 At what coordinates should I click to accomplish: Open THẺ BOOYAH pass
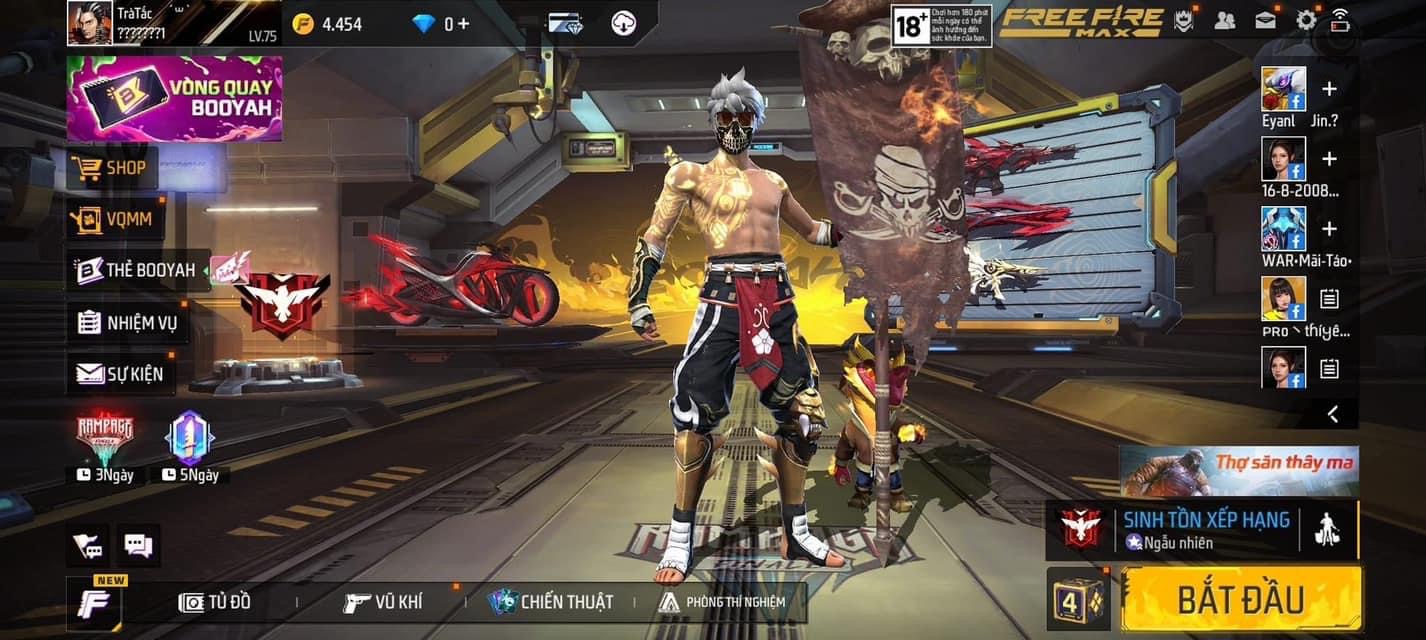pyautogui.click(x=137, y=270)
